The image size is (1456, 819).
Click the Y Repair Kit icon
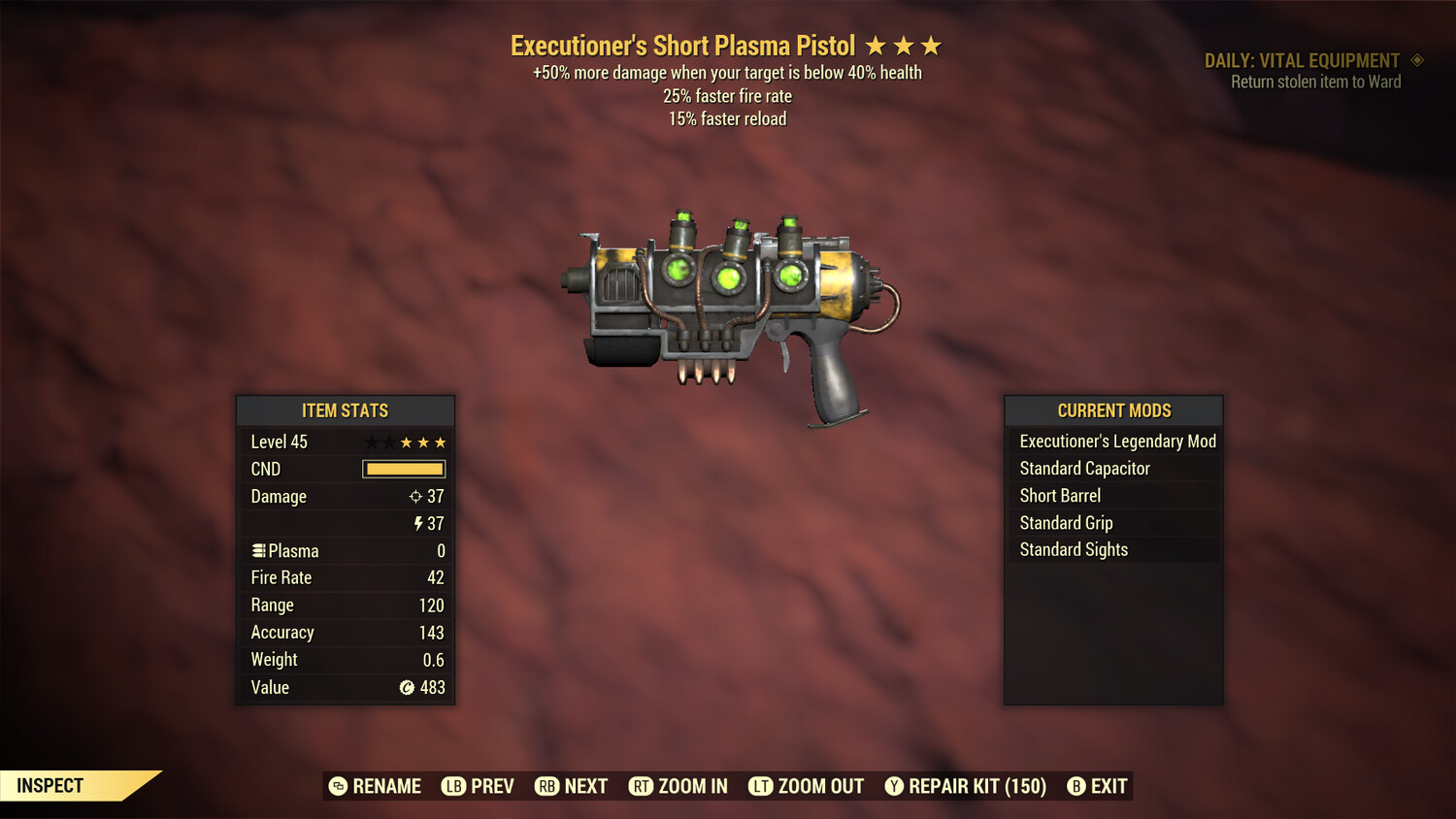coord(894,786)
